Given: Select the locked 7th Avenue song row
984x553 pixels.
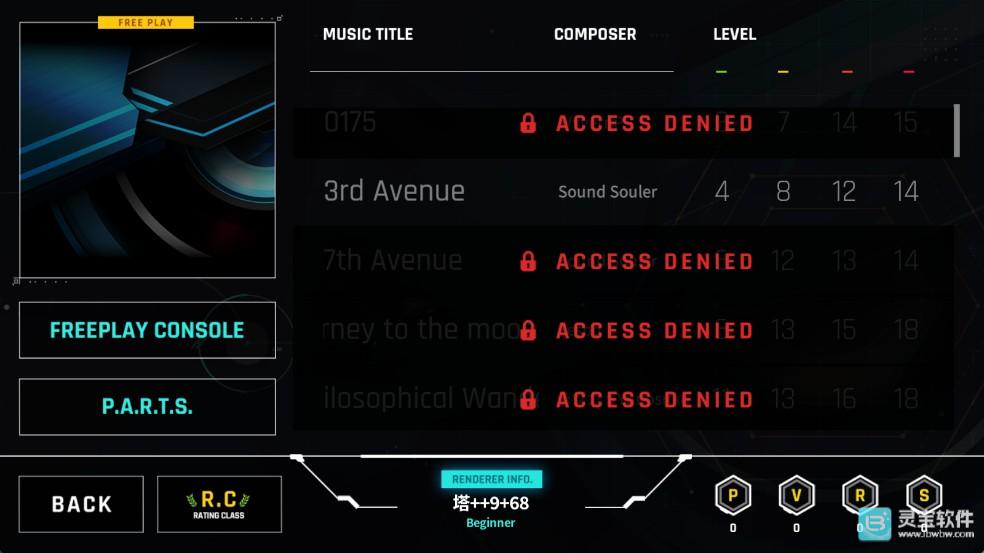Looking at the screenshot, I should (x=622, y=261).
